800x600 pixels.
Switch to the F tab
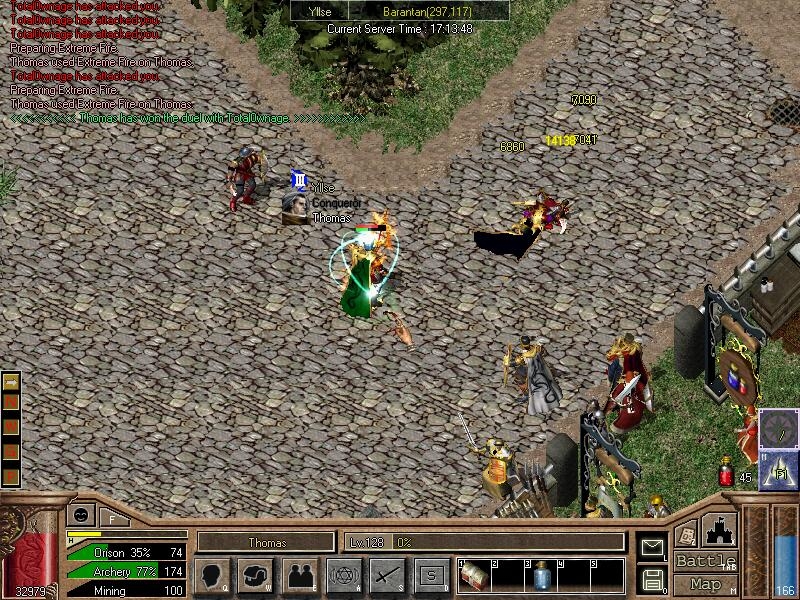point(112,518)
